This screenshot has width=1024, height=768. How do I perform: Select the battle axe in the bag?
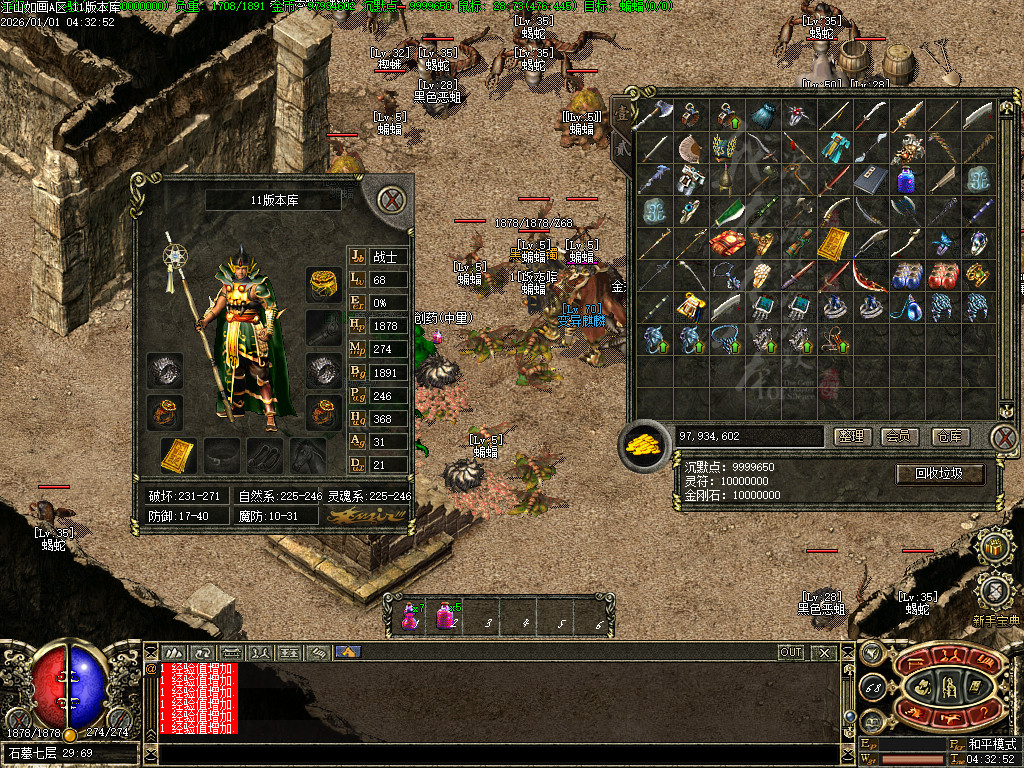tap(651, 115)
